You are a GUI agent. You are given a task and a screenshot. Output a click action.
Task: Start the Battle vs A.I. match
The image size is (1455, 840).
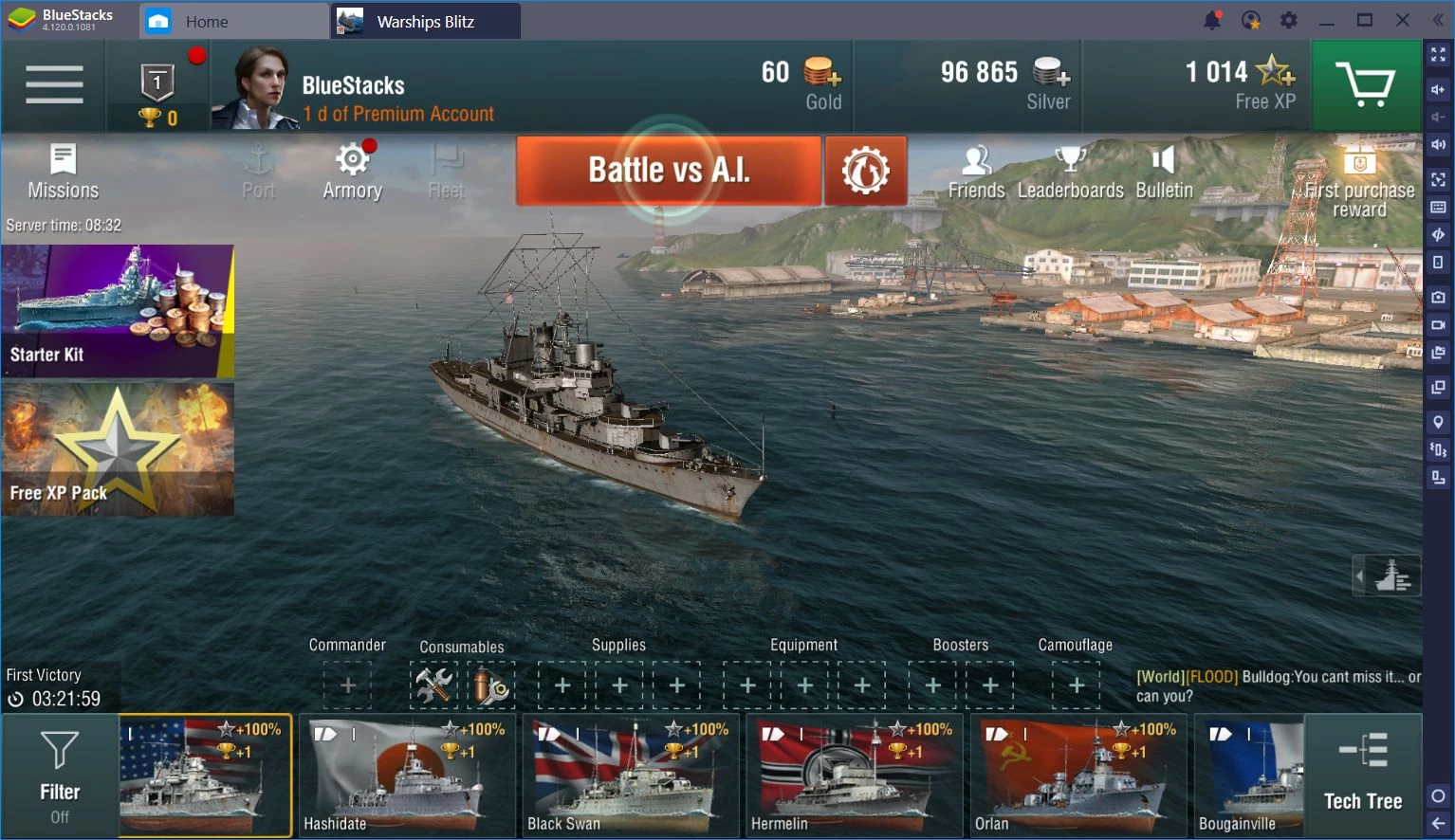(668, 171)
